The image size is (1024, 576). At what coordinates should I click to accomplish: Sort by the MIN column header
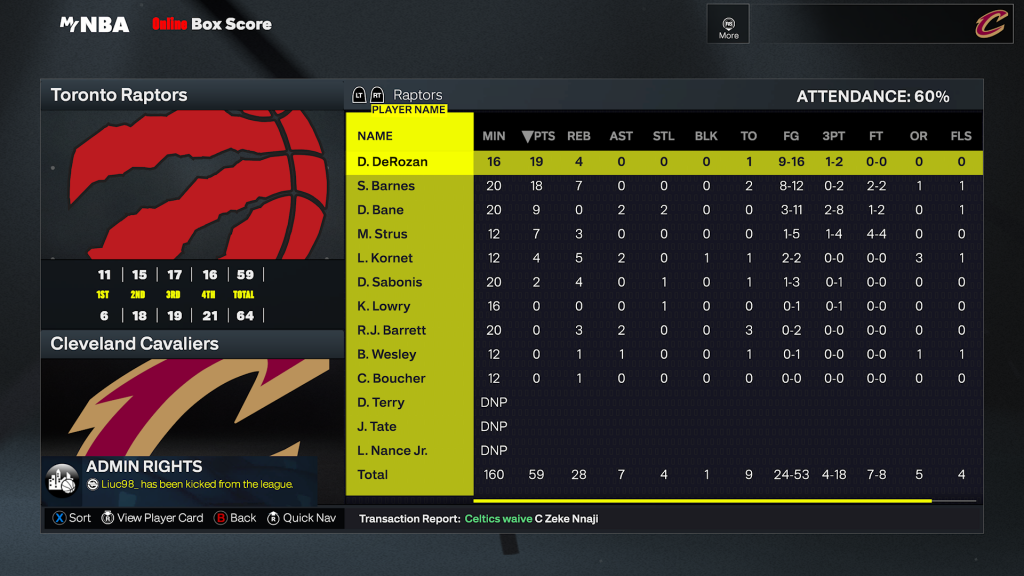494,136
